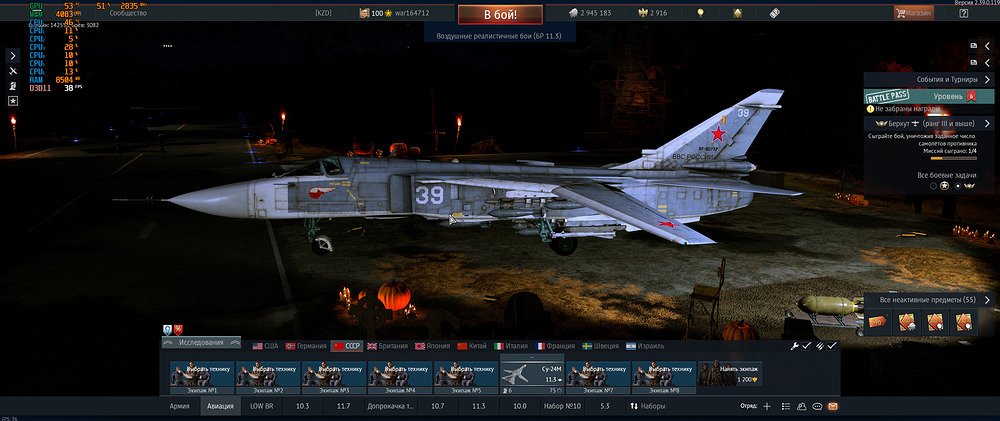Change game mode from Воздушные реалистичные бои
This screenshot has height=421, width=1000.
pos(498,35)
